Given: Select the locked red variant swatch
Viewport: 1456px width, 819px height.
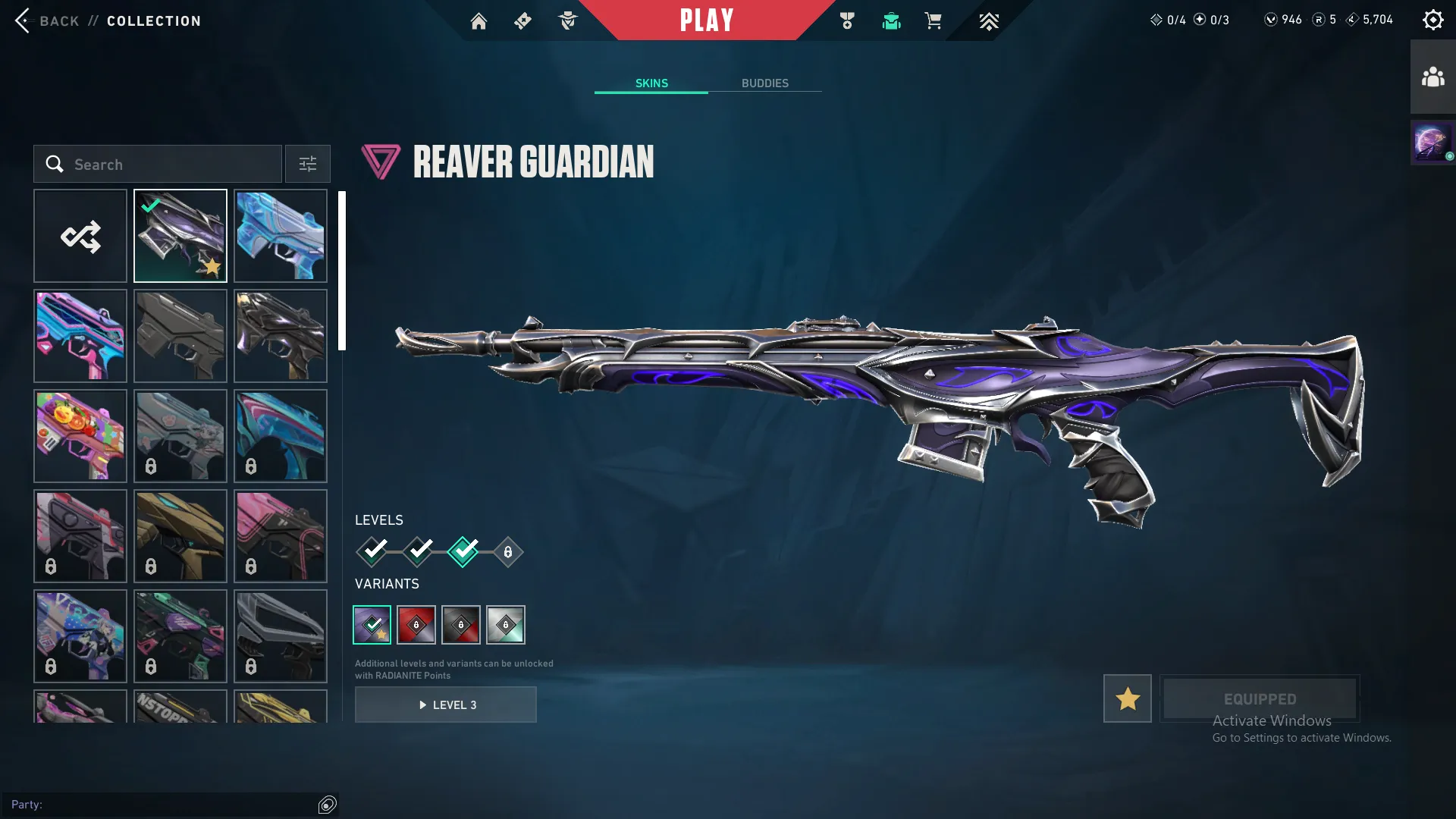Looking at the screenshot, I should click(x=416, y=625).
